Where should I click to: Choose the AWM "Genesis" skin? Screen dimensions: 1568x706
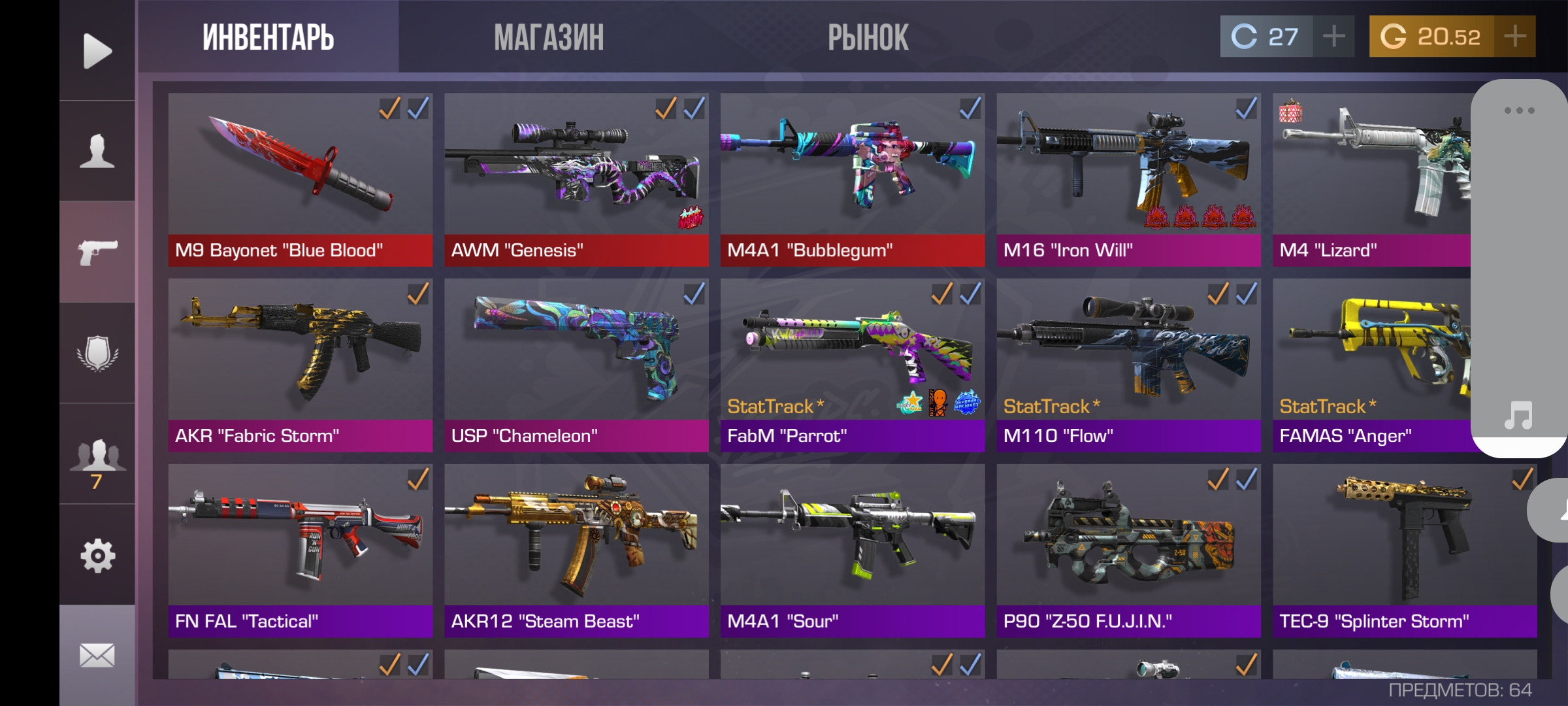point(576,179)
